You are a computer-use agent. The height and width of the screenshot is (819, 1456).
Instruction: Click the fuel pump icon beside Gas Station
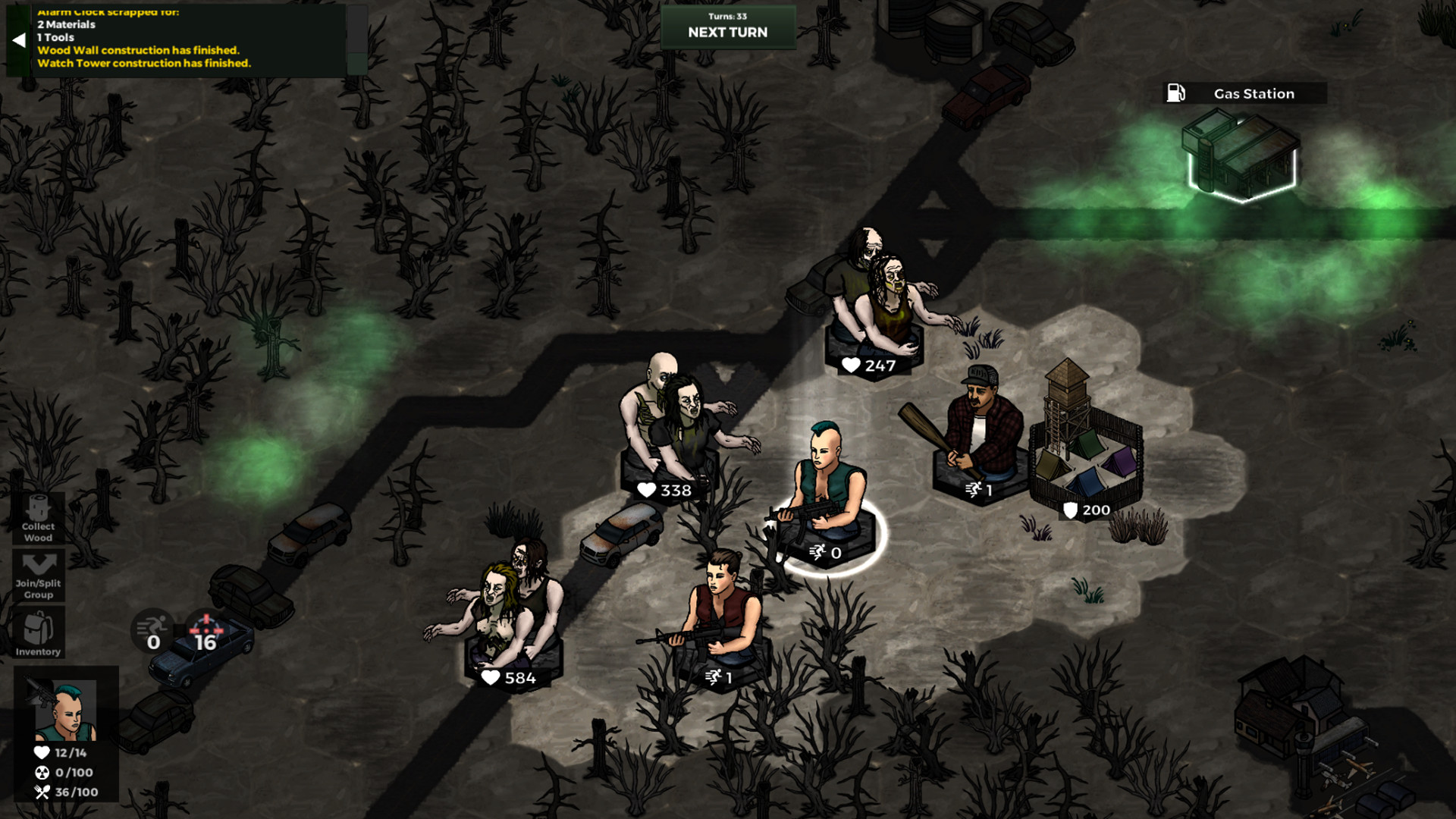(x=1175, y=93)
